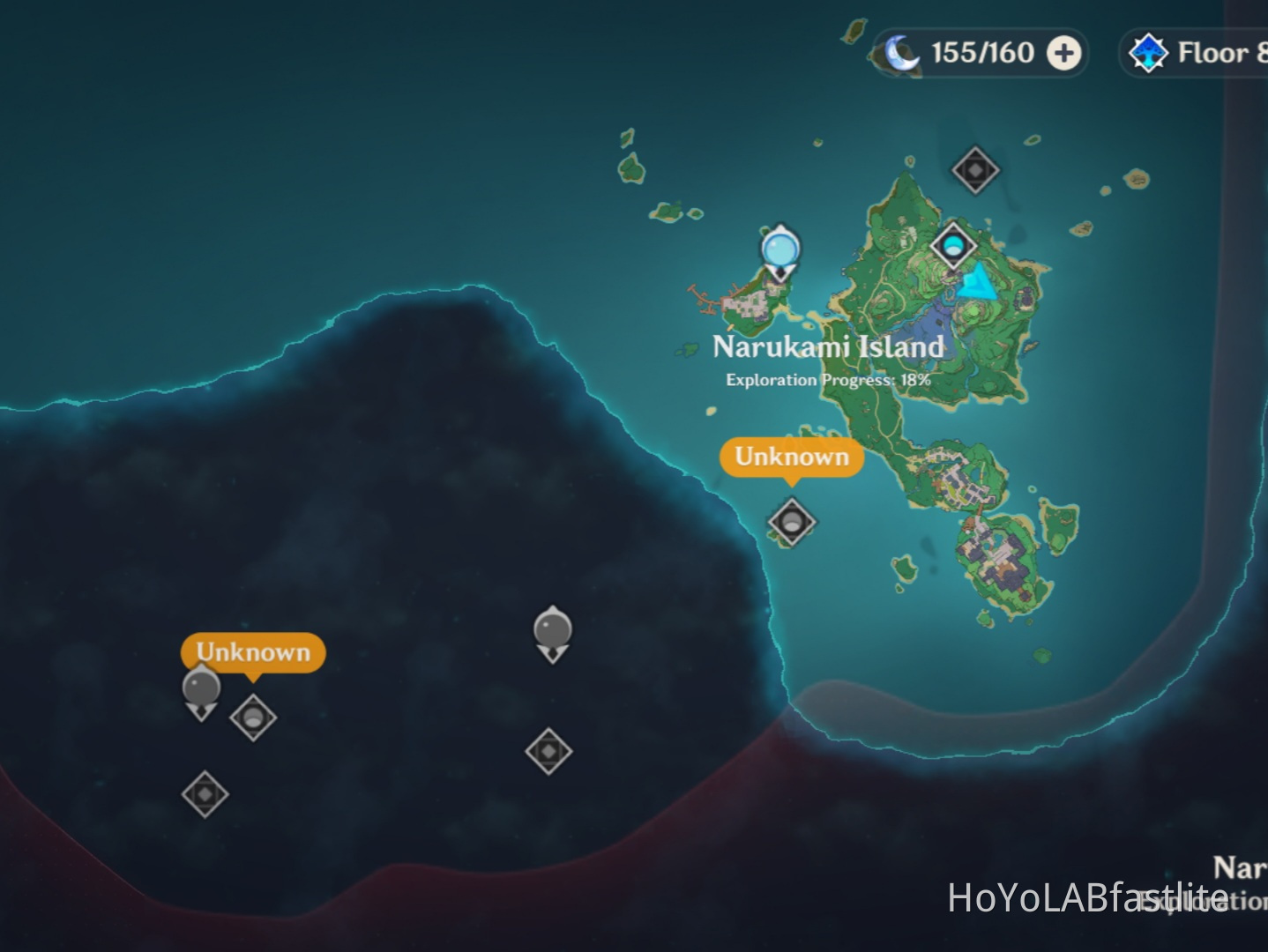Screen dimensions: 1268x952
Task: Click the activated blue waypoint domain on Narukami Island
Action: pos(955,244)
